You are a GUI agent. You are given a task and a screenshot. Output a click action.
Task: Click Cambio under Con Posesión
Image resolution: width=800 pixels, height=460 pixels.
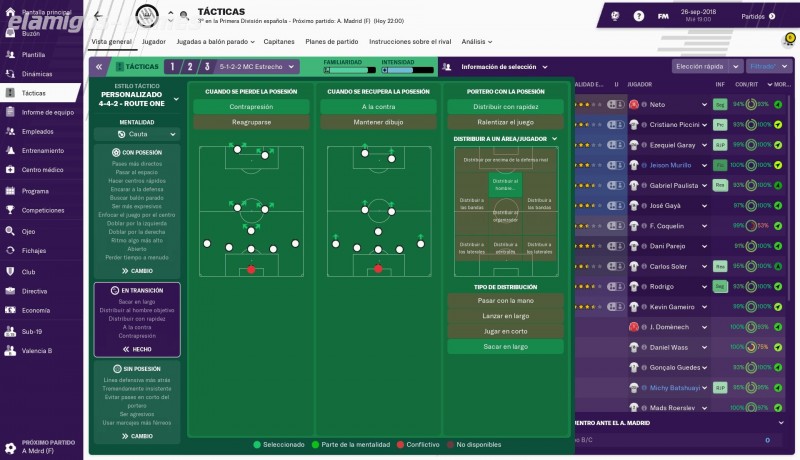137,270
